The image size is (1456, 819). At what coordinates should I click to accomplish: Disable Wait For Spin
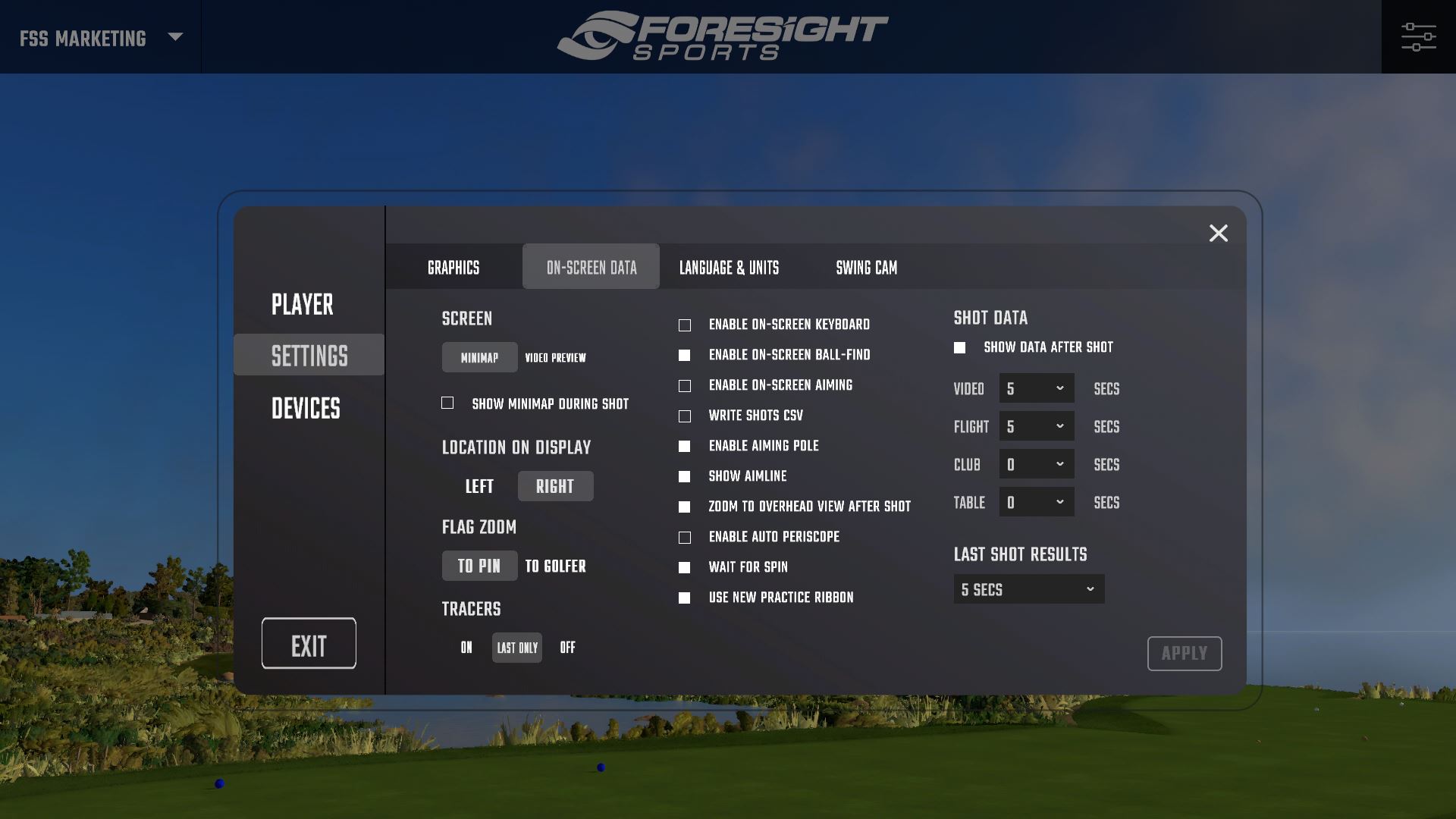tap(685, 566)
